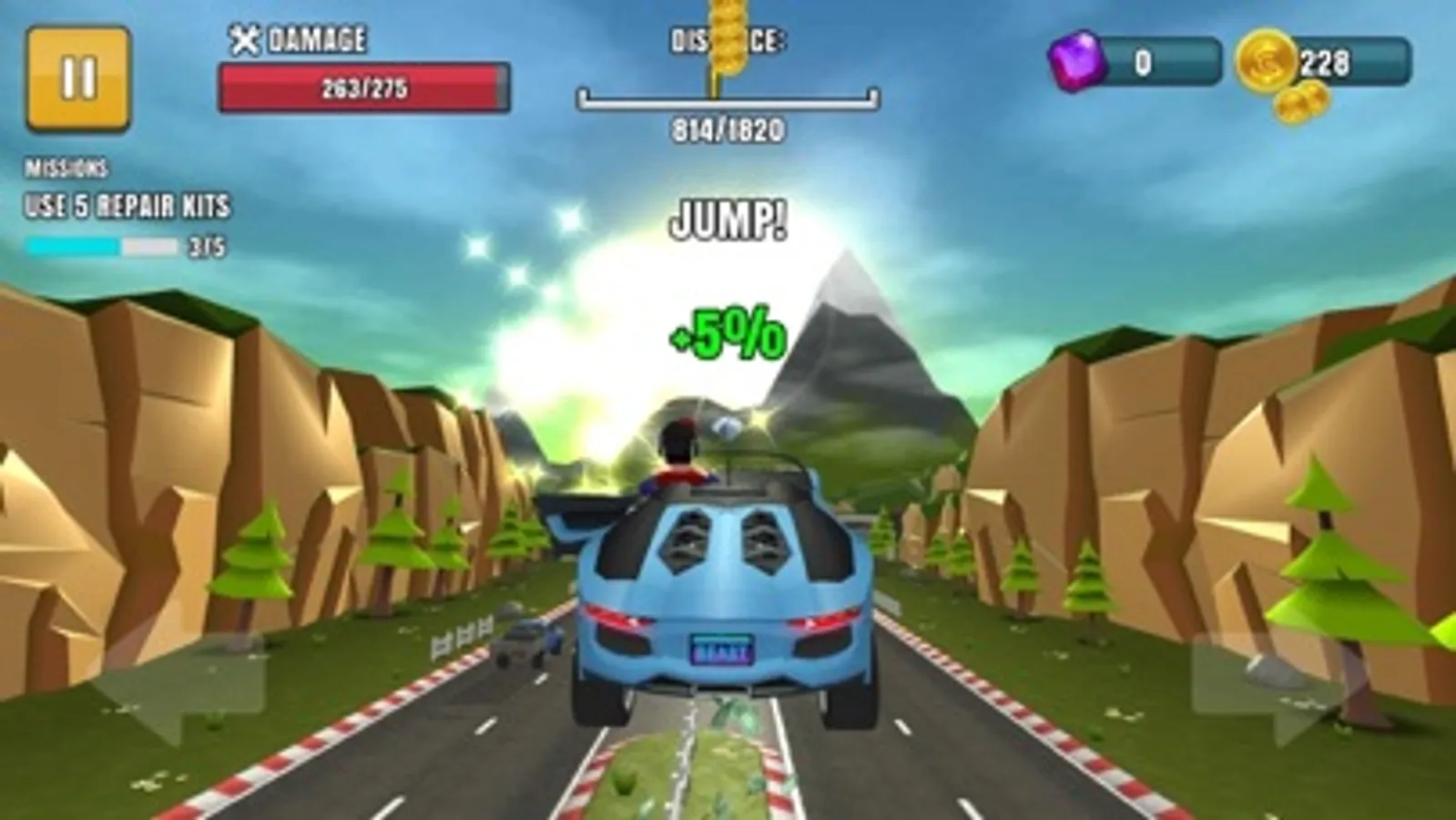Click the +5% bonus popup

tap(728, 333)
